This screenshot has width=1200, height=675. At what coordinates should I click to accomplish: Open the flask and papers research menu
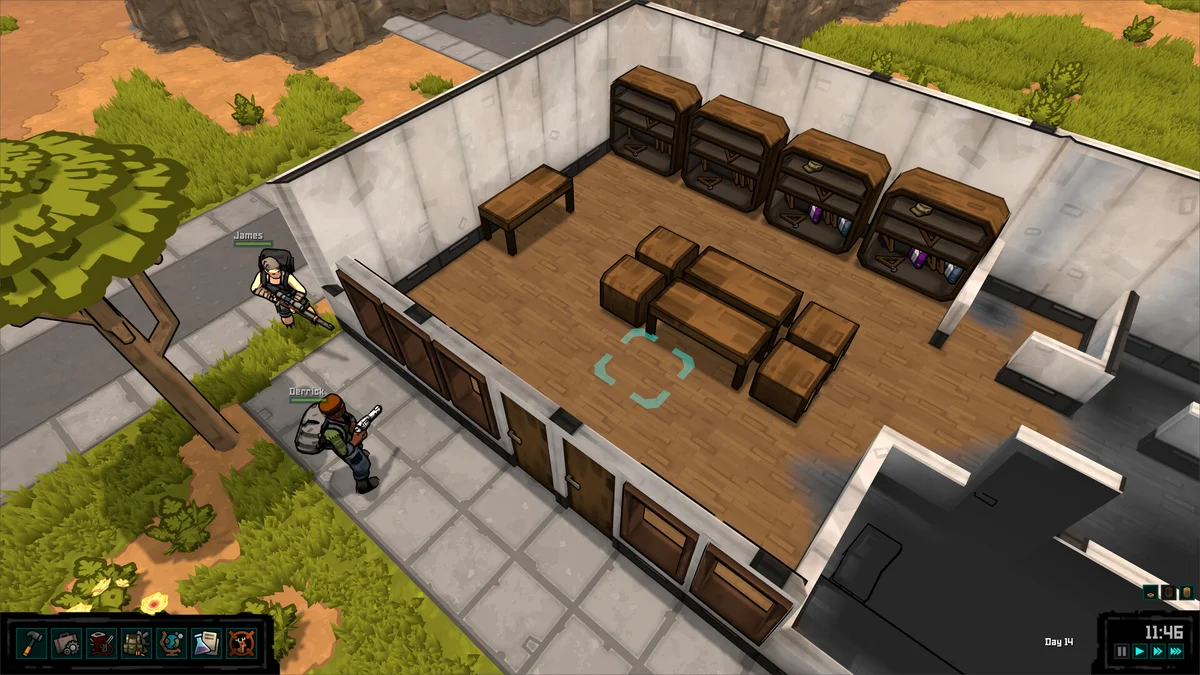click(x=206, y=642)
